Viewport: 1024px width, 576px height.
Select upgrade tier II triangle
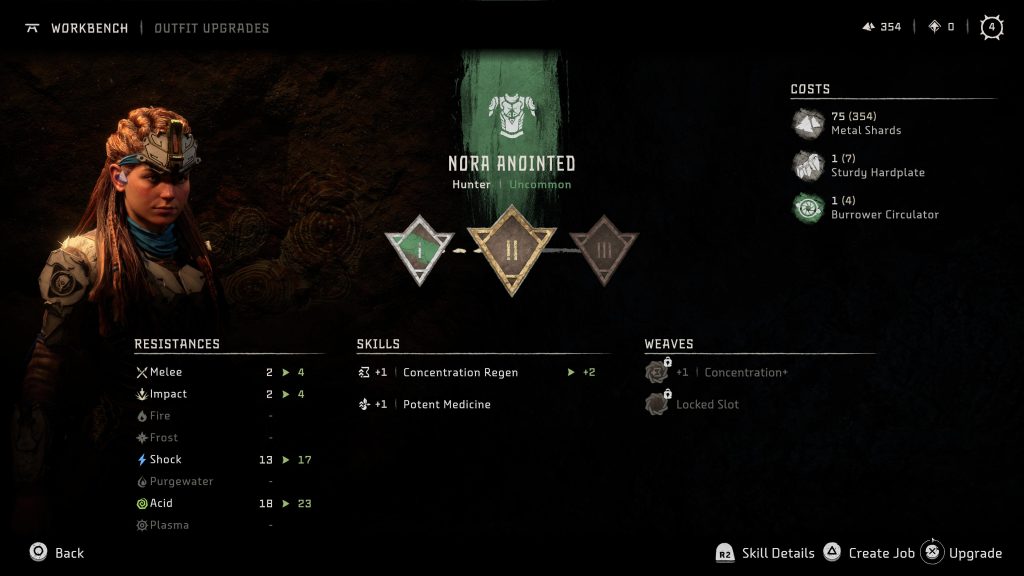pos(511,246)
